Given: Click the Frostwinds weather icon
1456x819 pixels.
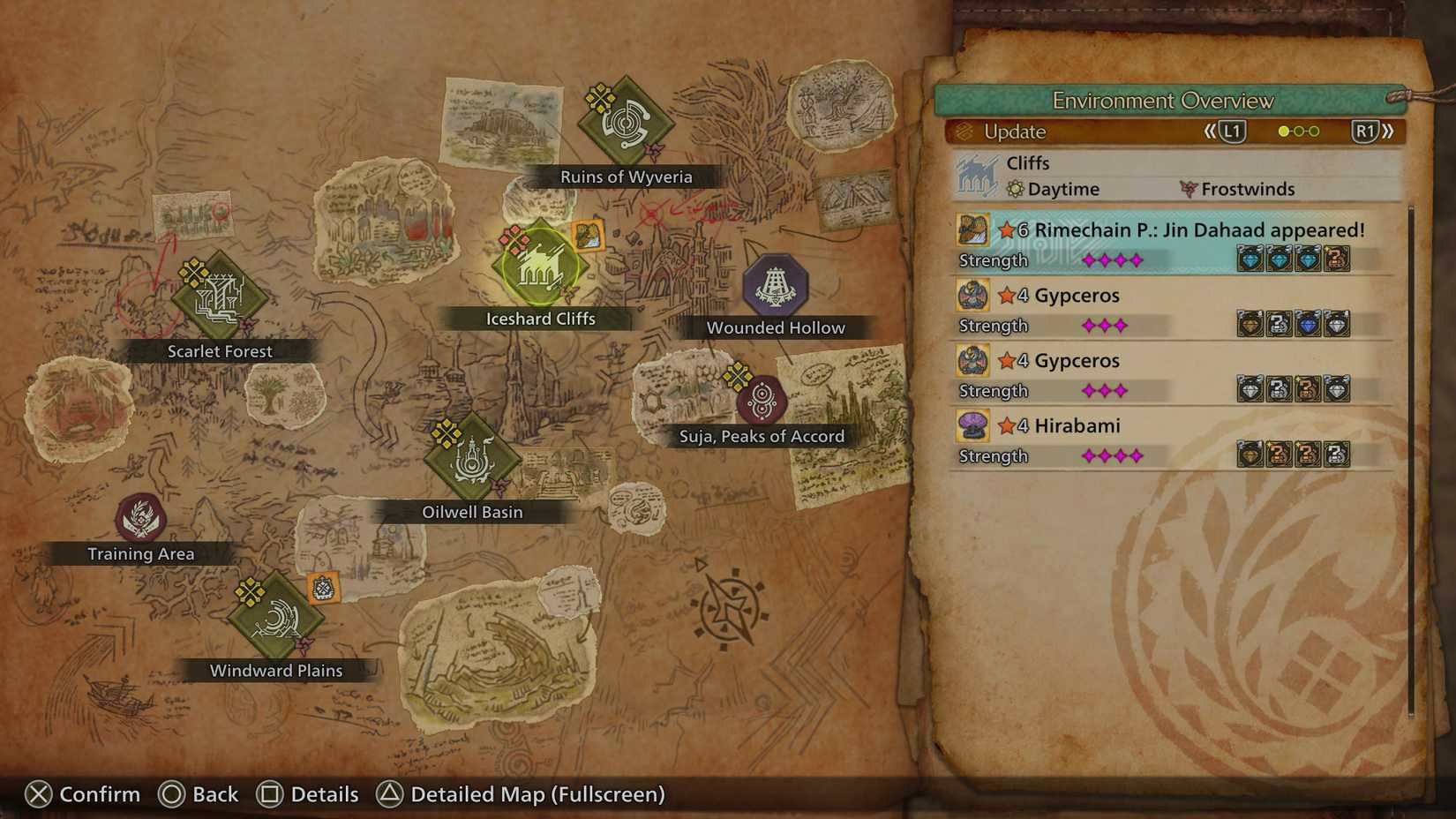Looking at the screenshot, I should tap(1187, 189).
